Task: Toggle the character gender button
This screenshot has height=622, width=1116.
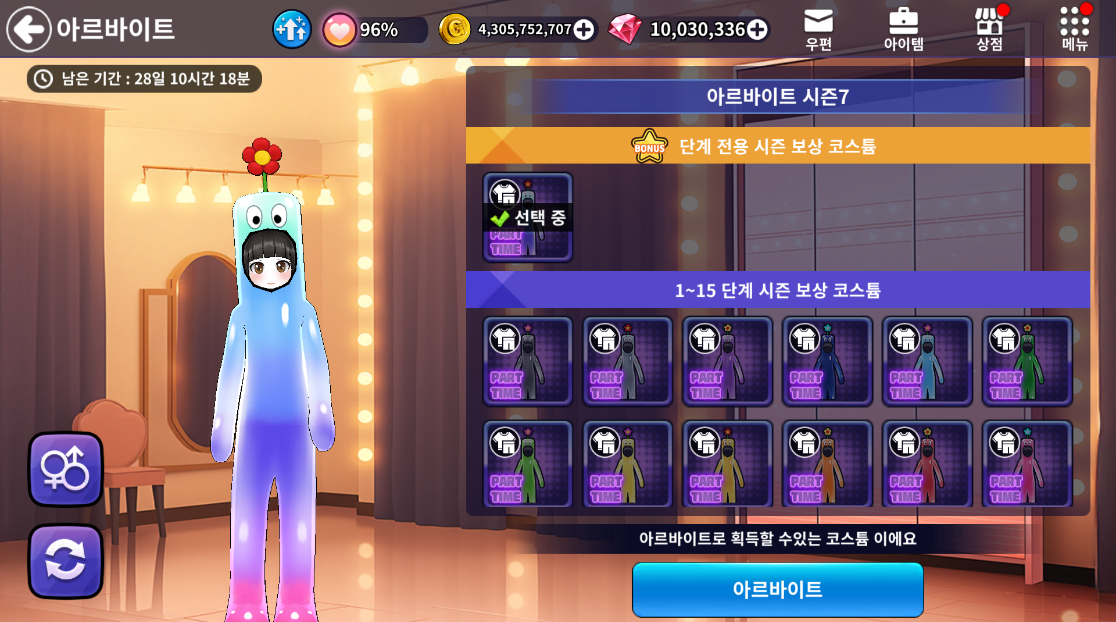Action: [65, 469]
